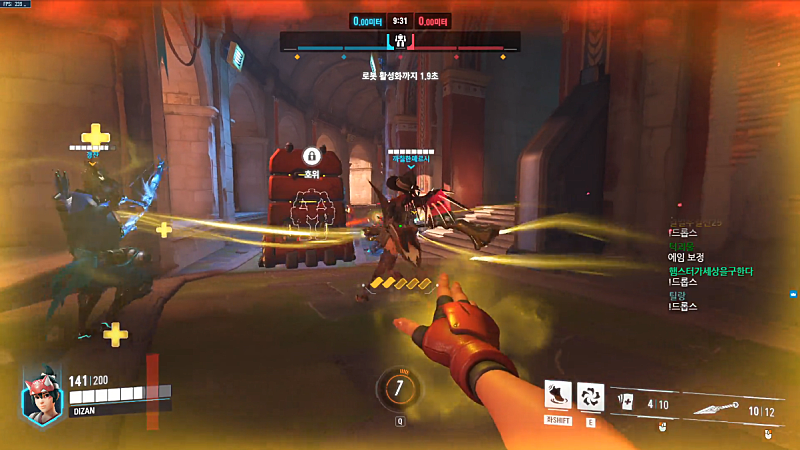Click the ultimate charge meter showing 7
This screenshot has width=800, height=450.
click(x=399, y=388)
